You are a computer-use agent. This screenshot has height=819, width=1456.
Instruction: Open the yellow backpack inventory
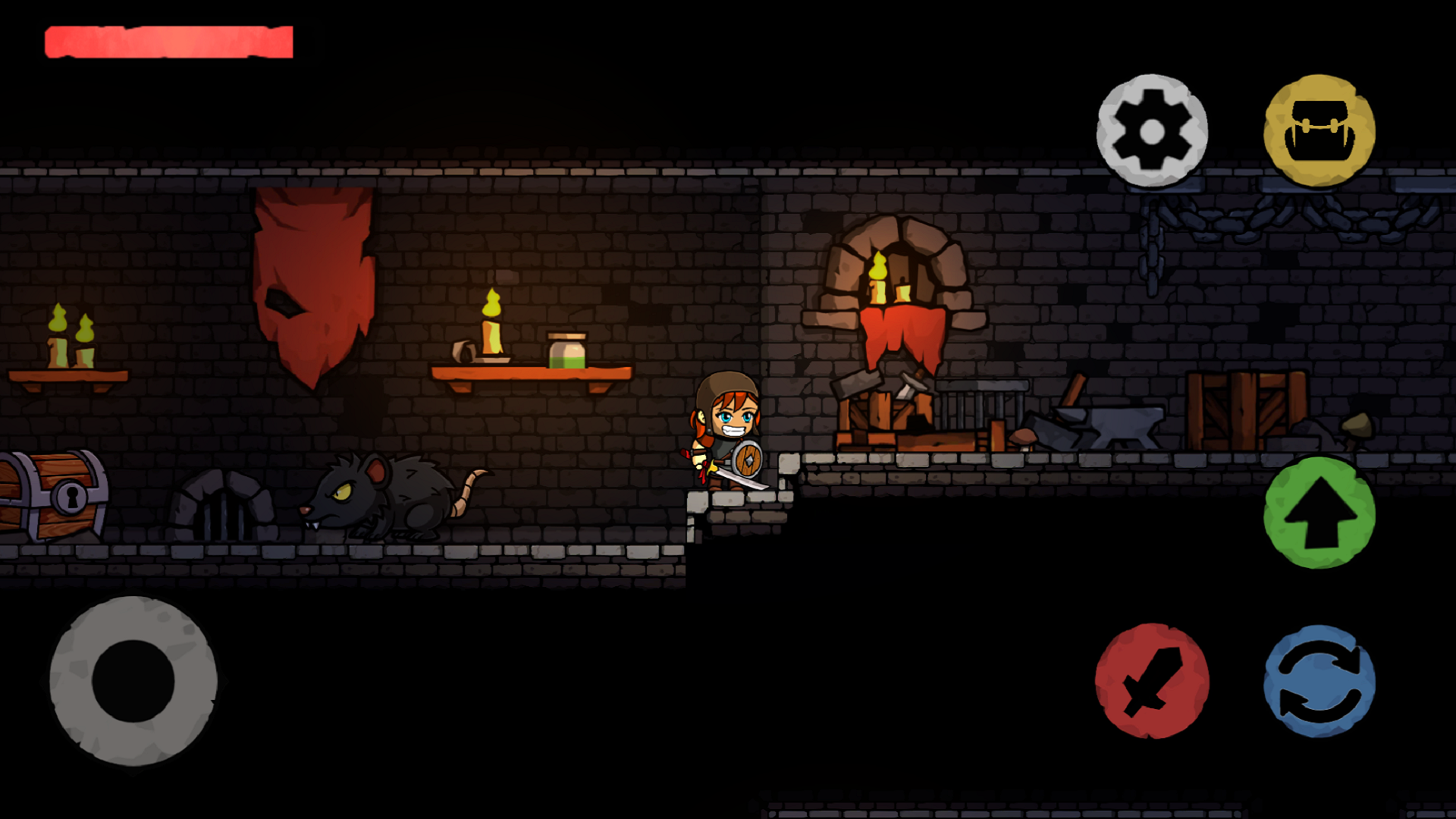tap(1319, 130)
